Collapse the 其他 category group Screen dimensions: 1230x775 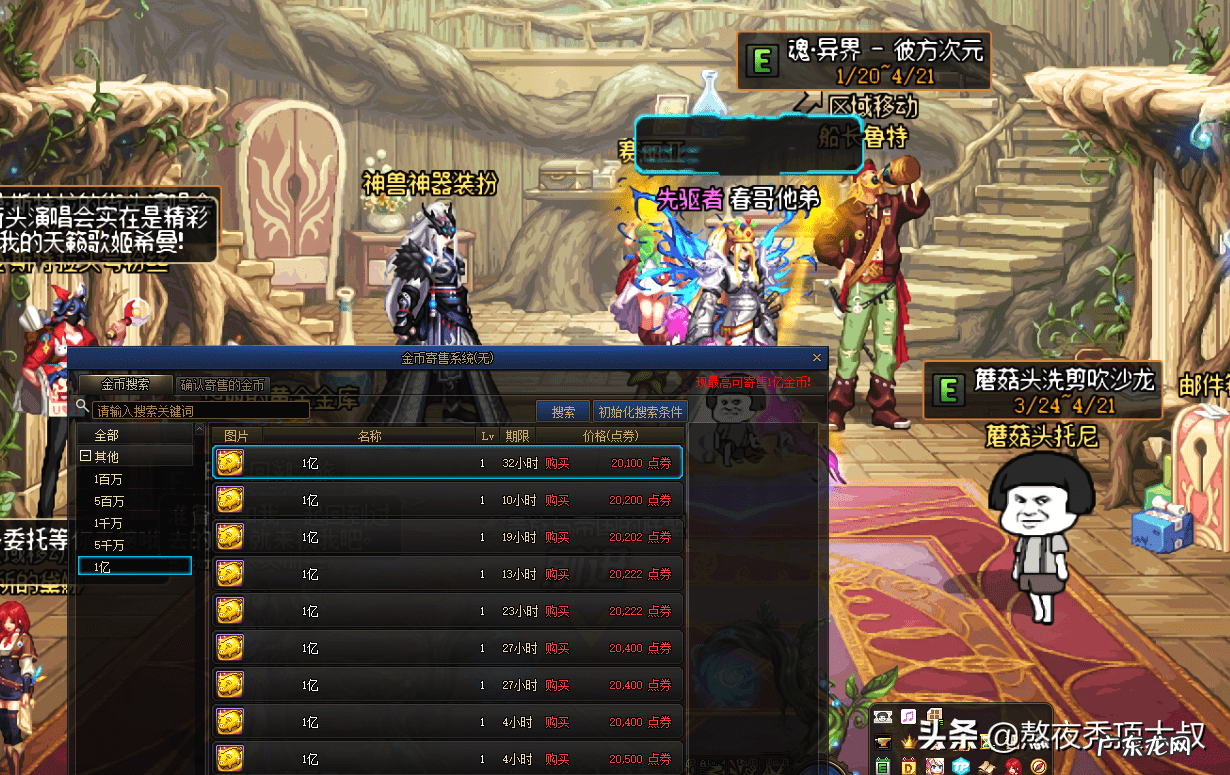pyautogui.click(x=85, y=457)
